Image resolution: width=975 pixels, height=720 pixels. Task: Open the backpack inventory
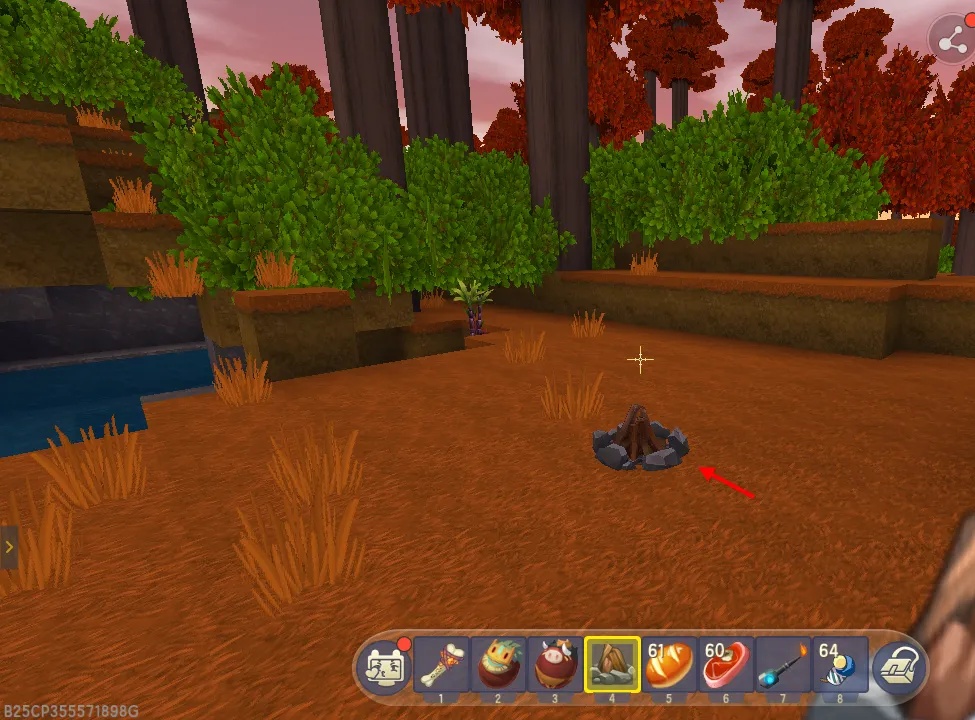898,666
